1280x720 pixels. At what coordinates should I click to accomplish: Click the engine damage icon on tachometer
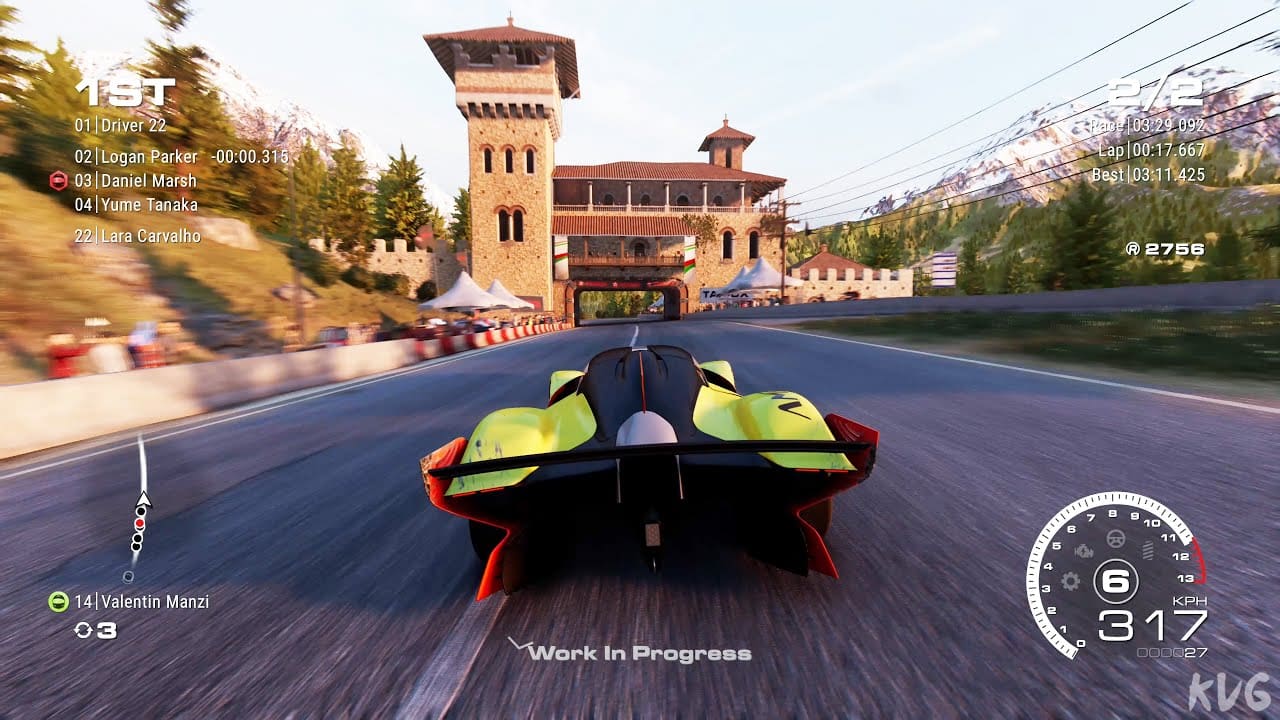coord(1084,550)
